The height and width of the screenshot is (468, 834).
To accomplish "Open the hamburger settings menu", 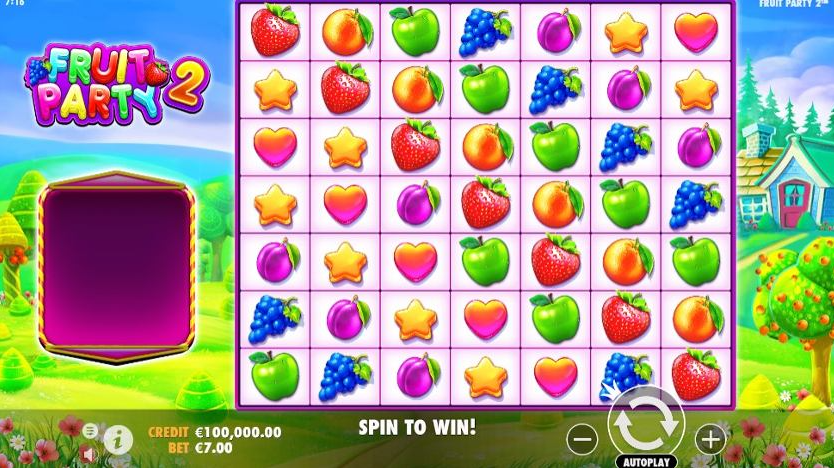I will 90,430.
